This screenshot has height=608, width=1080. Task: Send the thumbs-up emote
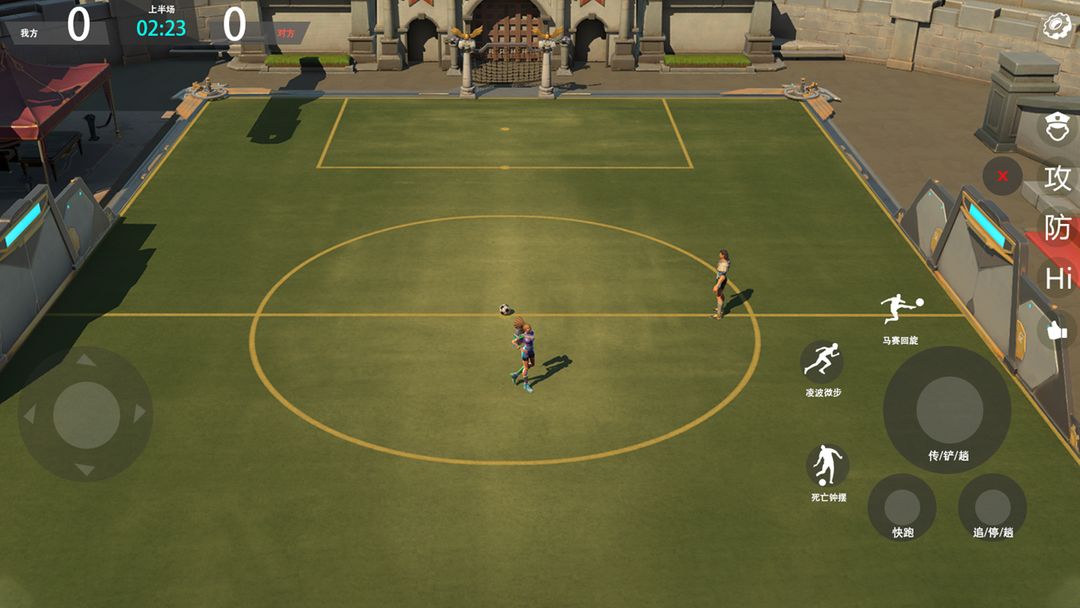tap(1056, 330)
